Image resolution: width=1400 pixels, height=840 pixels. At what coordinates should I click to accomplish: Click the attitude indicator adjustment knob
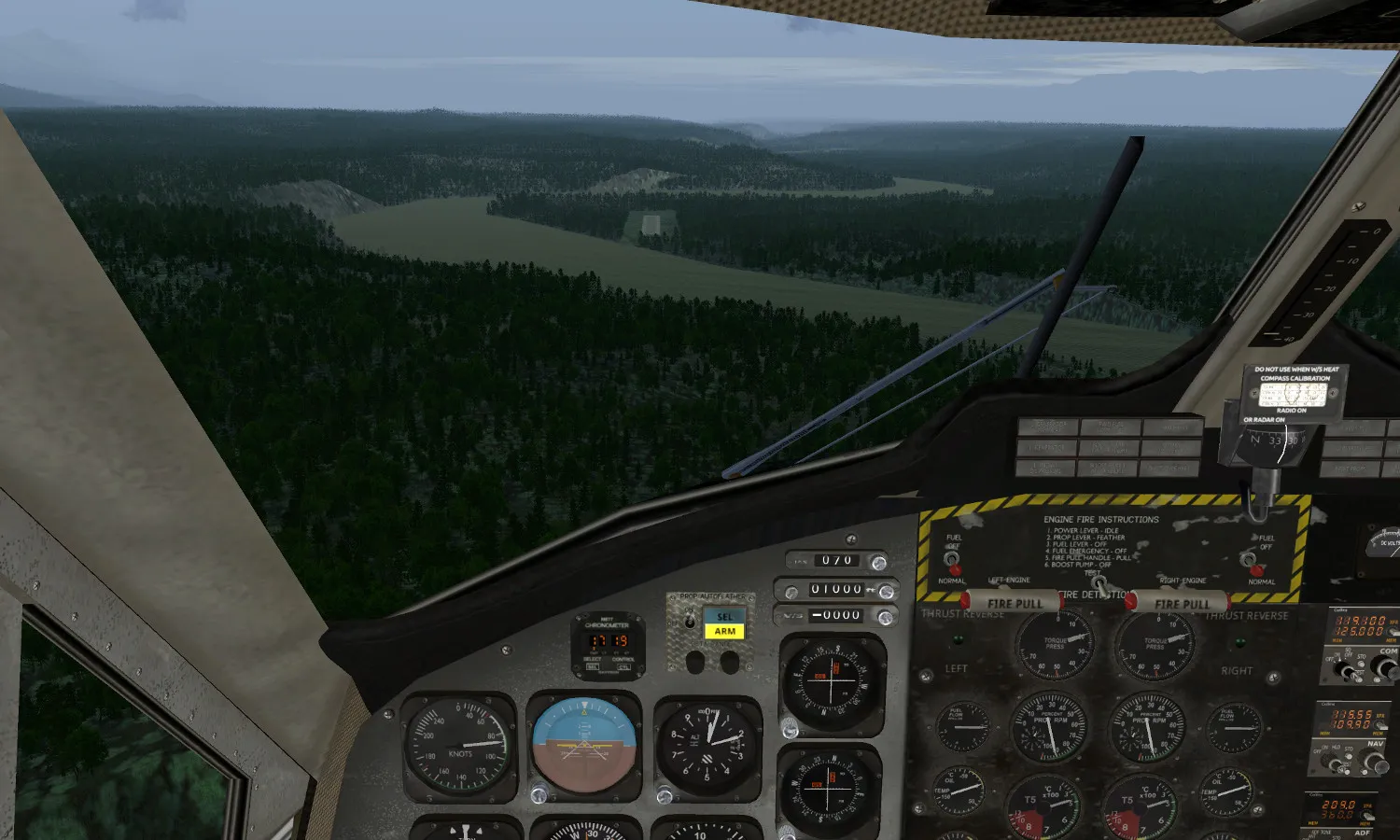(539, 795)
